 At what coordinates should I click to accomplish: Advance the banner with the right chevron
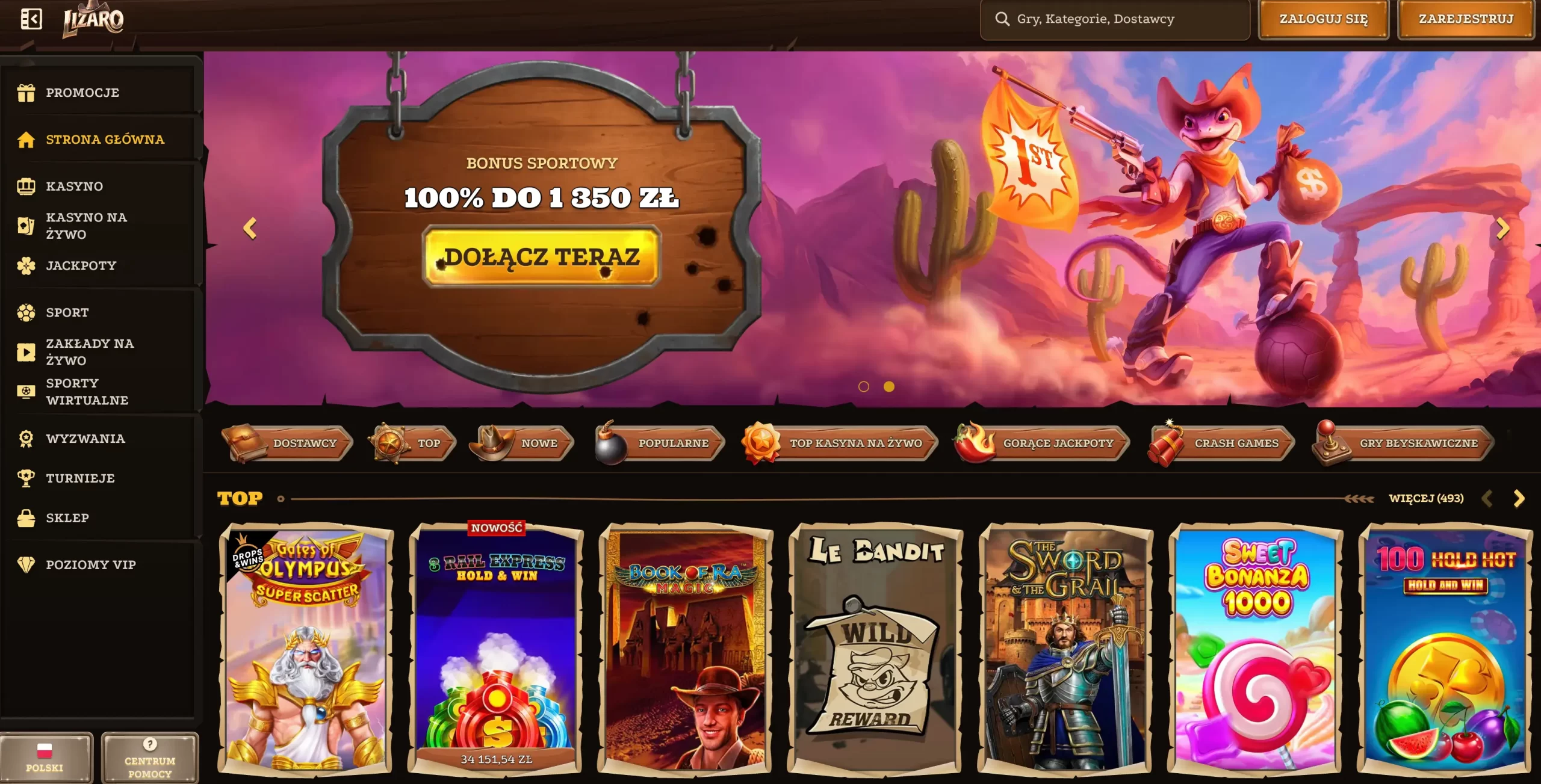pyautogui.click(x=1504, y=229)
